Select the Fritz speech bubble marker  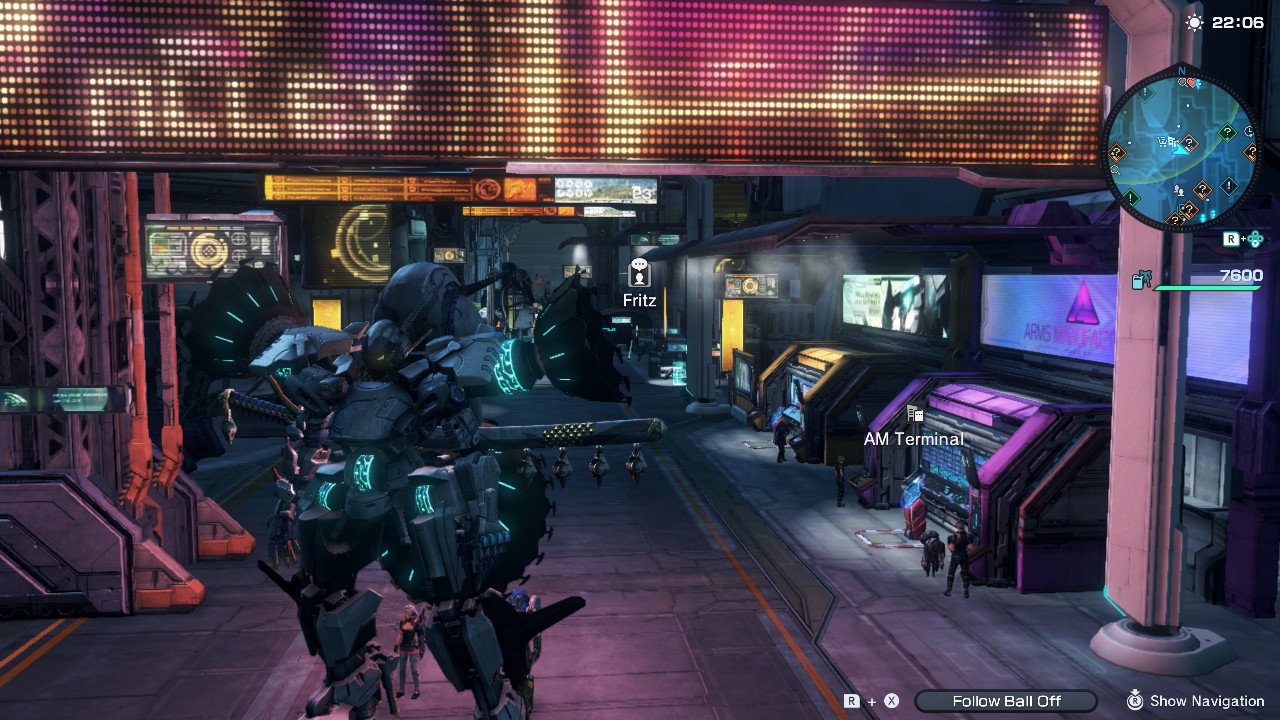tap(639, 272)
